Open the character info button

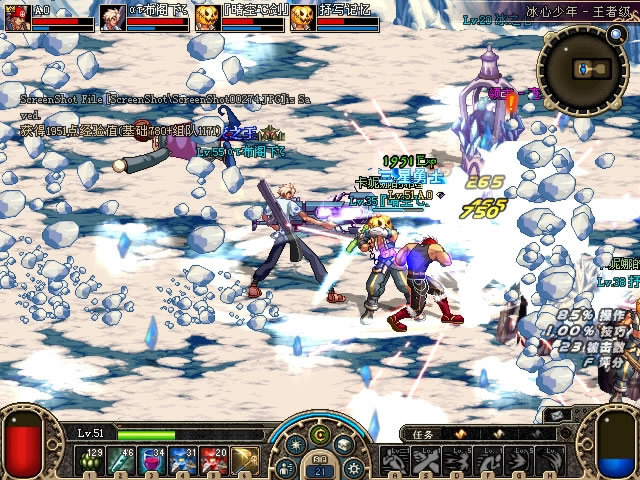[288, 466]
